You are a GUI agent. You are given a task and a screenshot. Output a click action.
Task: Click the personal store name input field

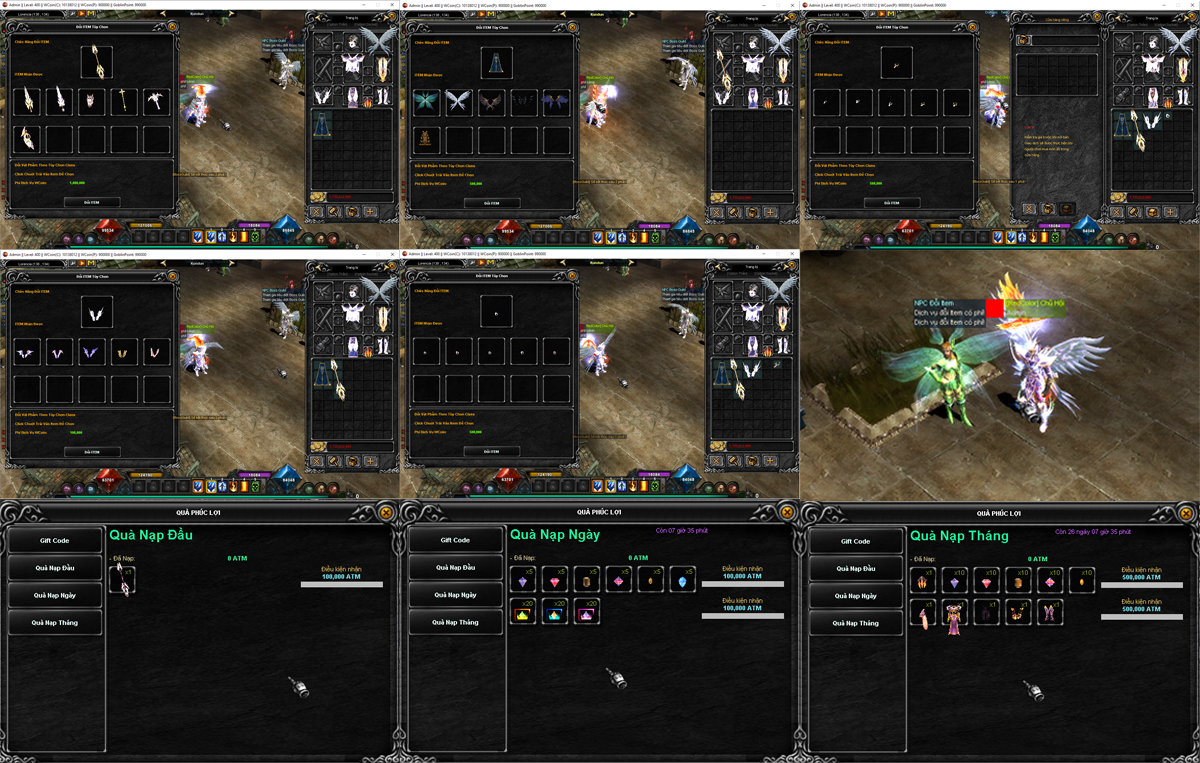pos(1063,40)
